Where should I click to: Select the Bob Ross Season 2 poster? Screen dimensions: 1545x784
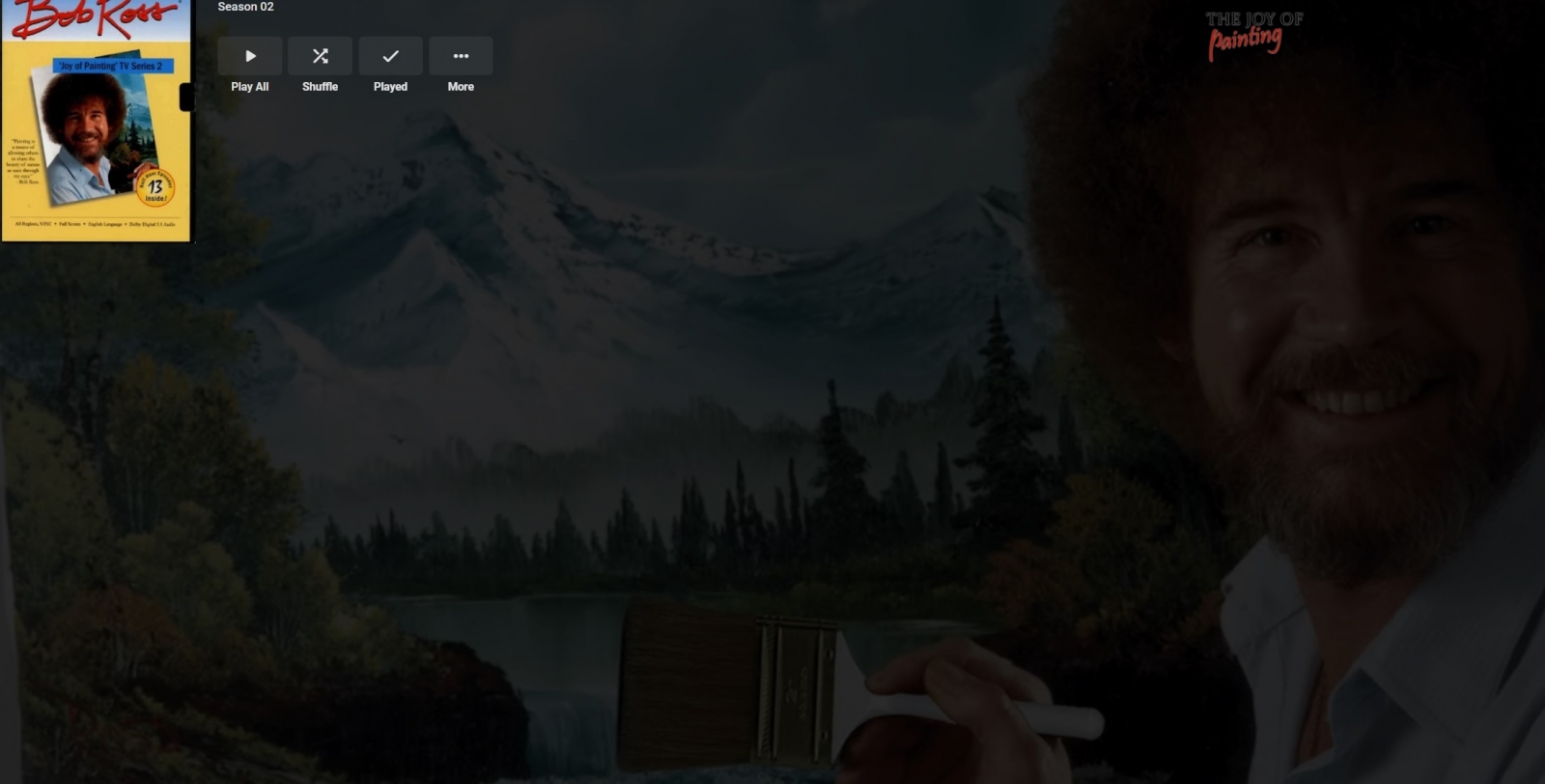coord(96,121)
